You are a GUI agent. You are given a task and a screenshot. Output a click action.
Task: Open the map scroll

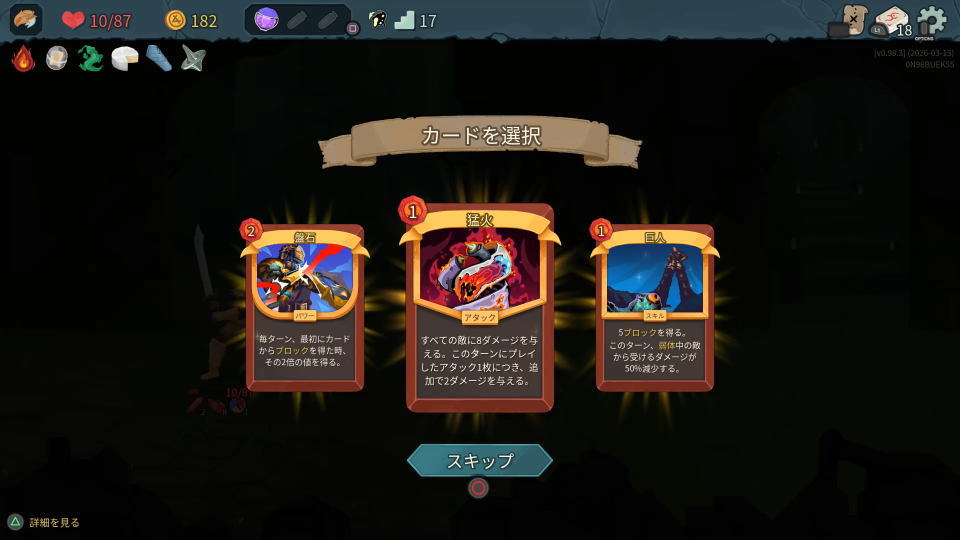point(853,20)
